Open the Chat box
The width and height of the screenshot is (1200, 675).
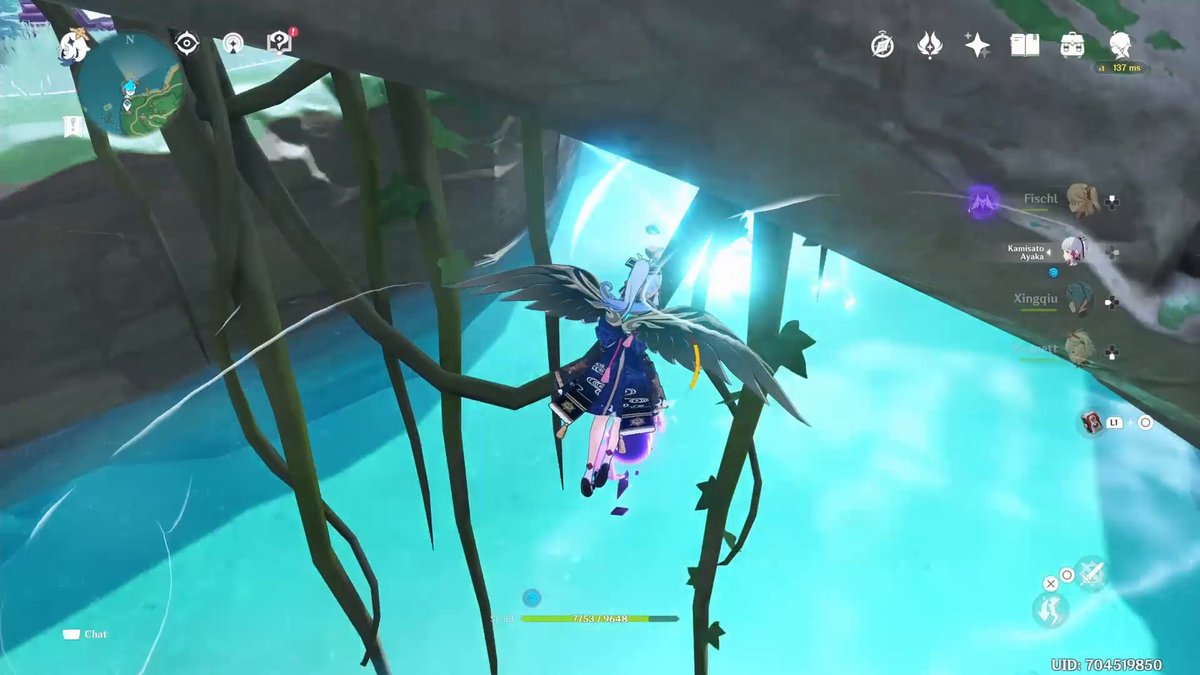tap(85, 634)
